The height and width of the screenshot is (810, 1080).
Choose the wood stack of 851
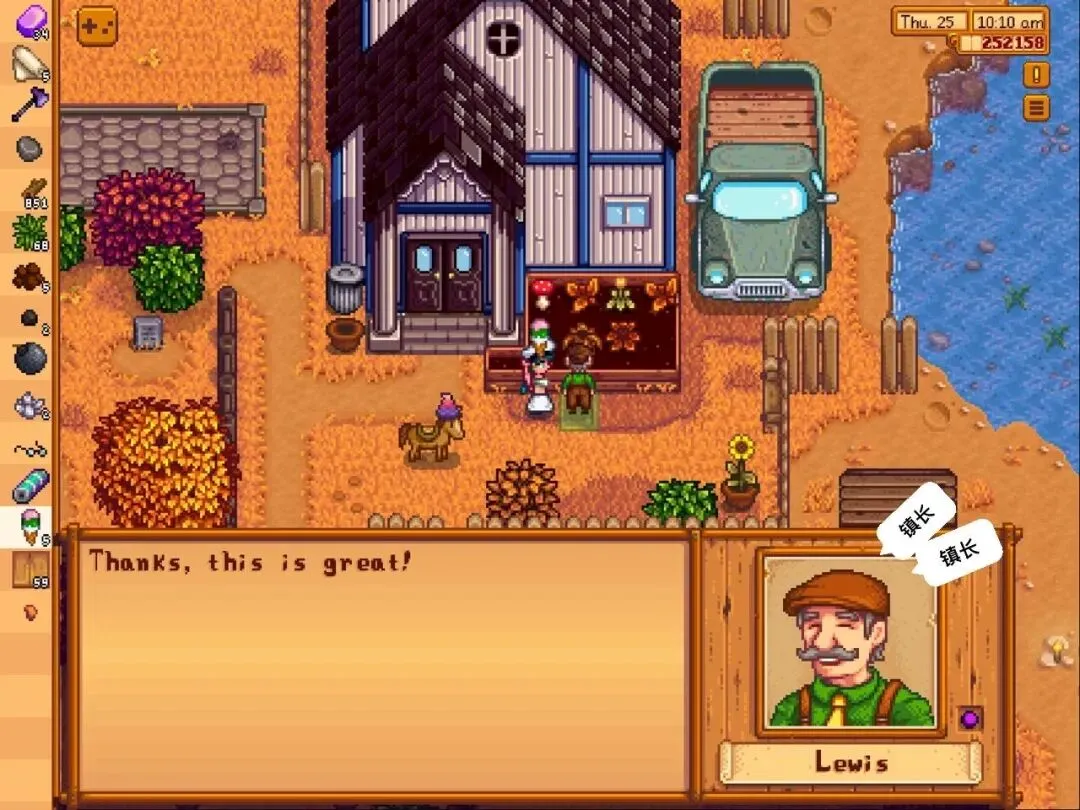tap(30, 192)
